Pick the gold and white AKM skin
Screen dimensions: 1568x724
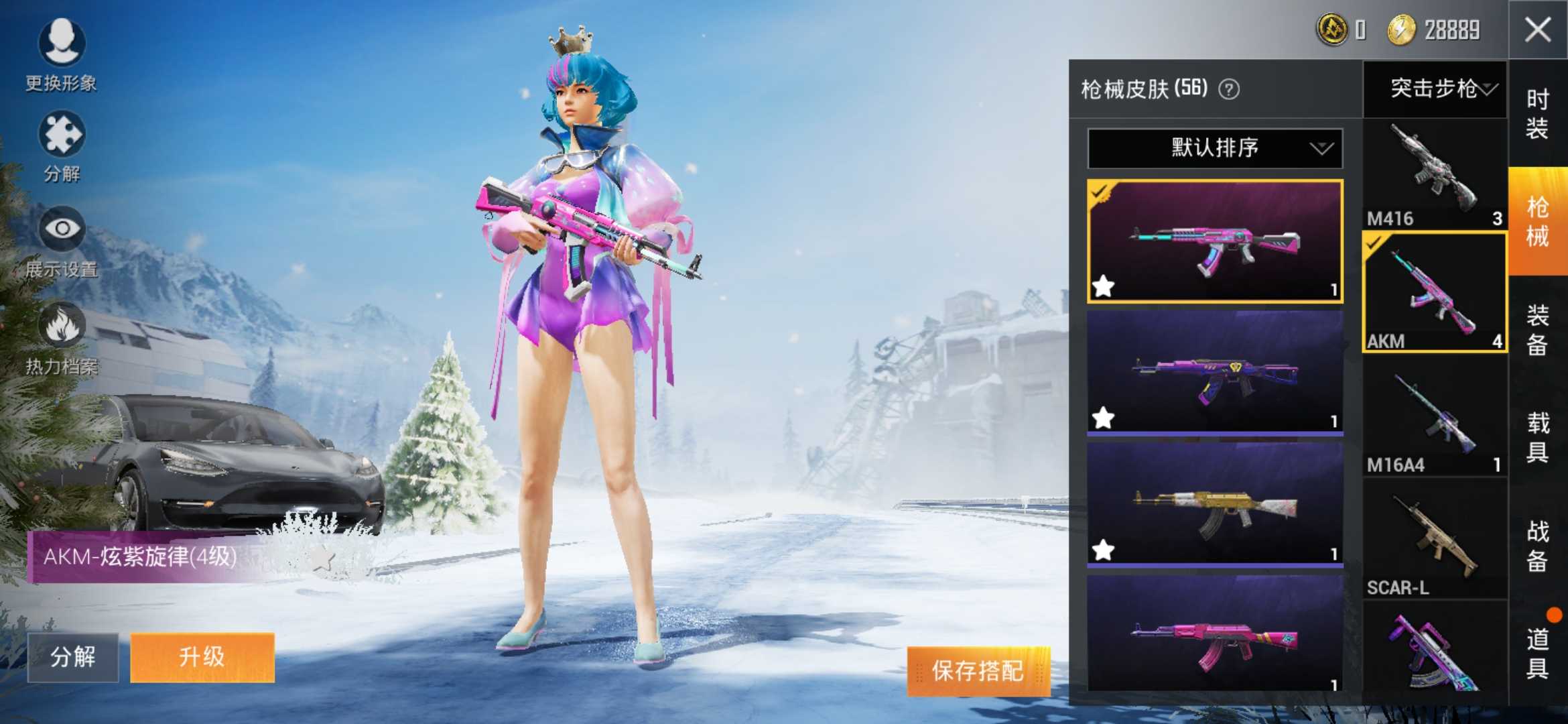(x=1215, y=504)
